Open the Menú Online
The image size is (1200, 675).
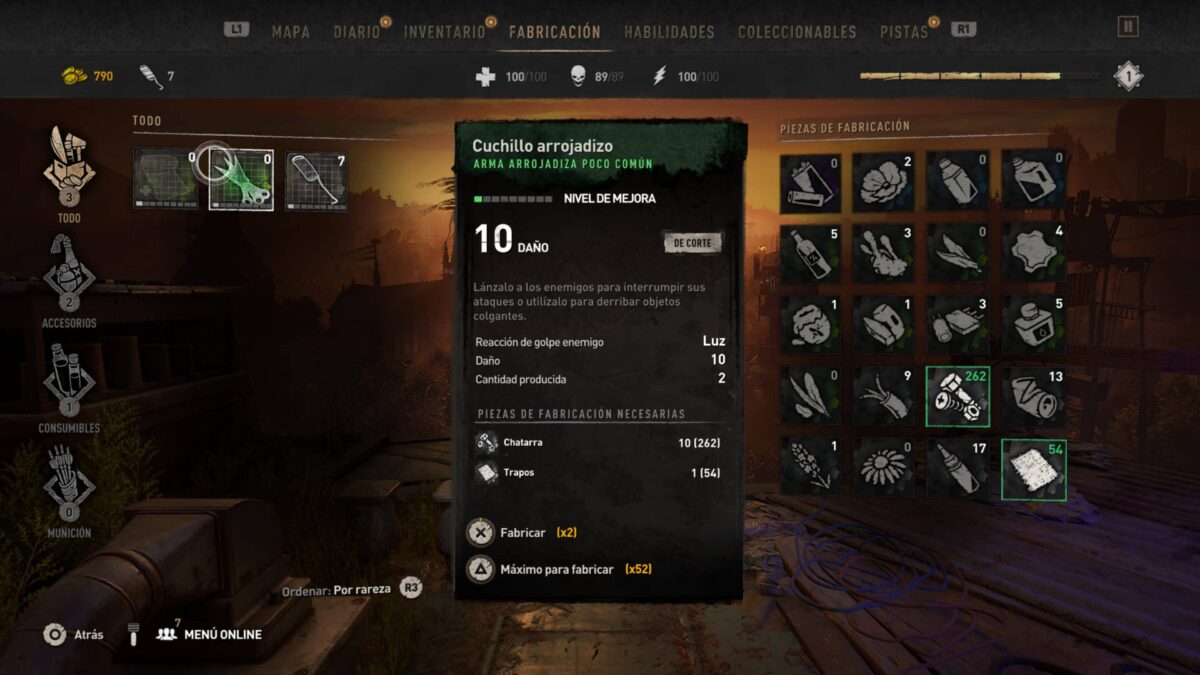pos(209,634)
